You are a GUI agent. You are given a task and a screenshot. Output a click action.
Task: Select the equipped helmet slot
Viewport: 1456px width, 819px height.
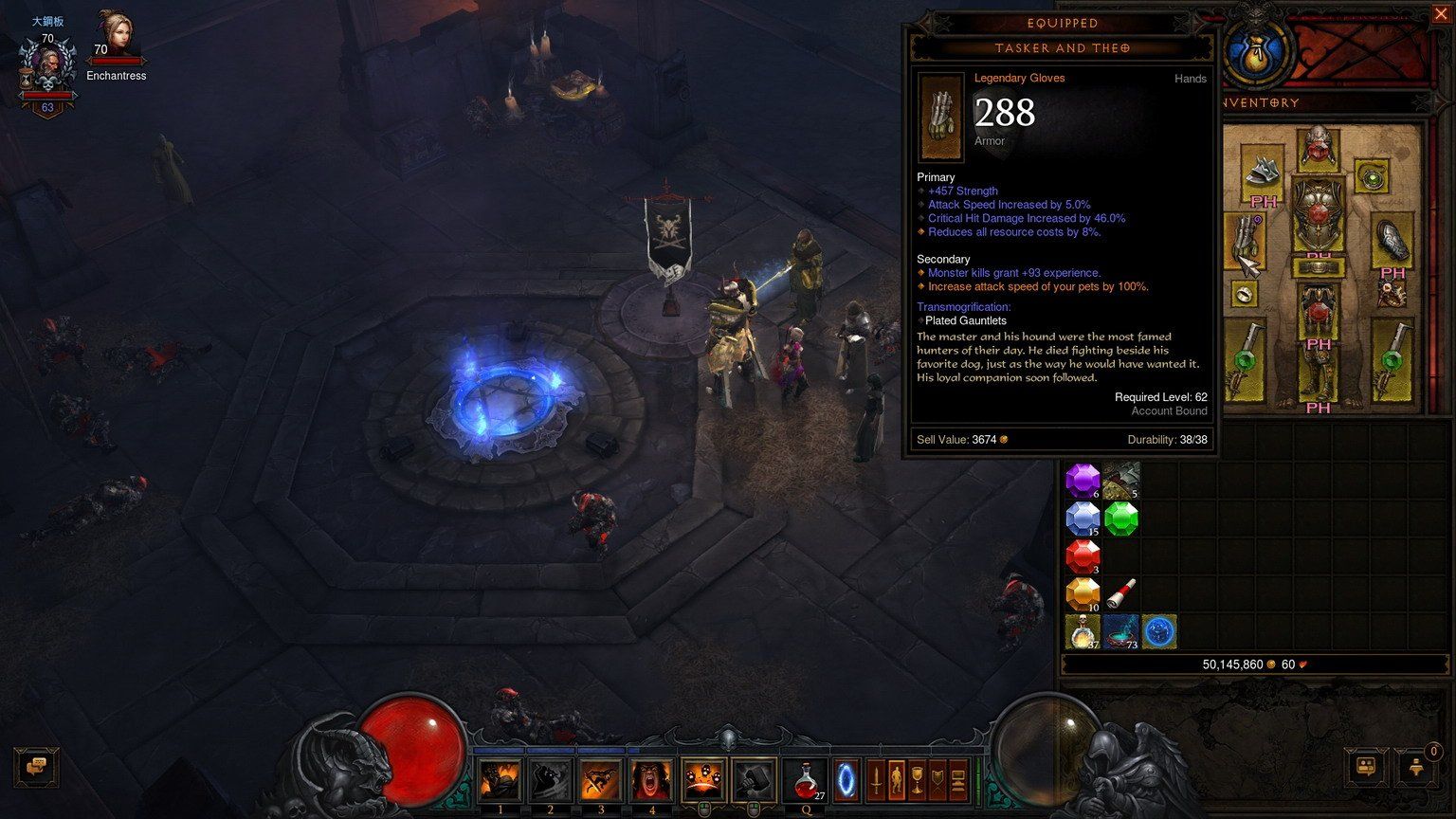point(1318,146)
